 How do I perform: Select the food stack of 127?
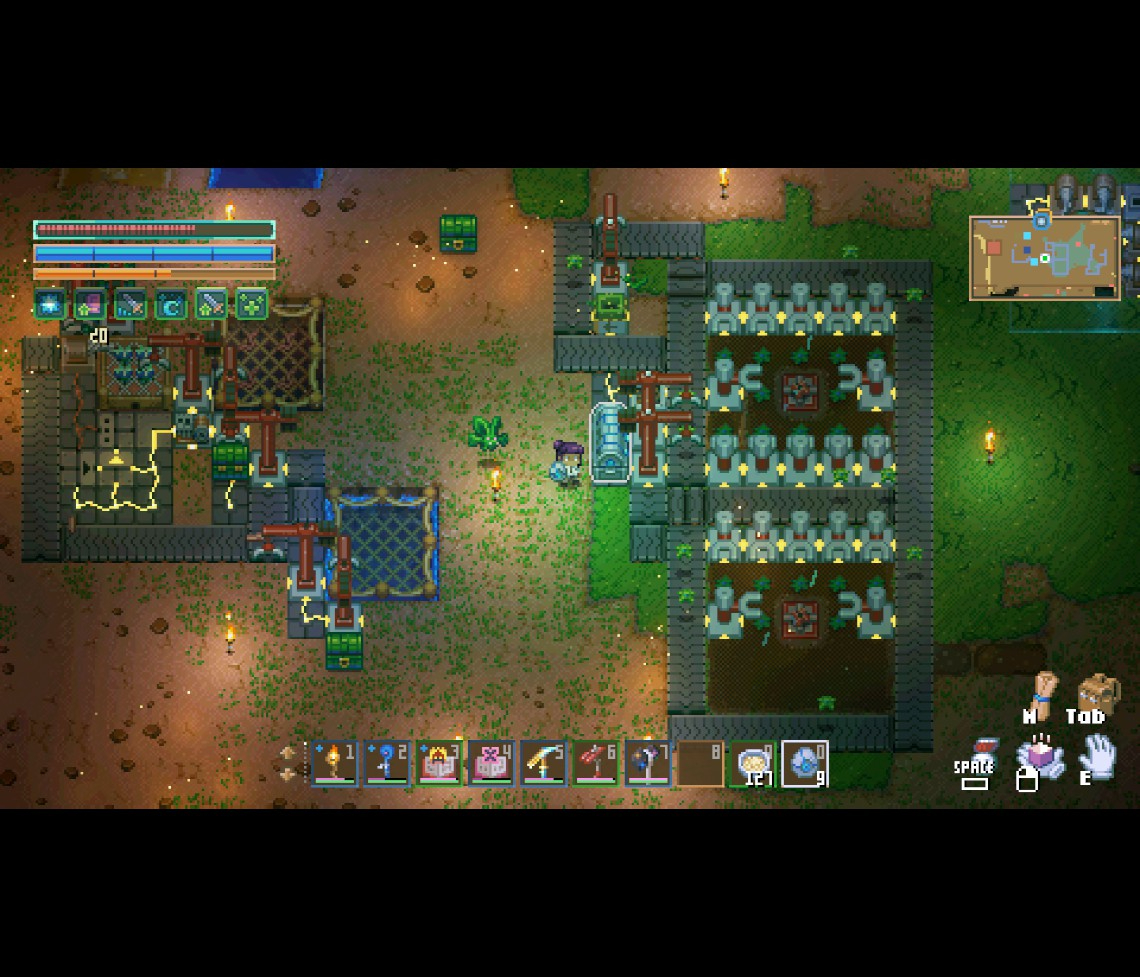pos(752,764)
